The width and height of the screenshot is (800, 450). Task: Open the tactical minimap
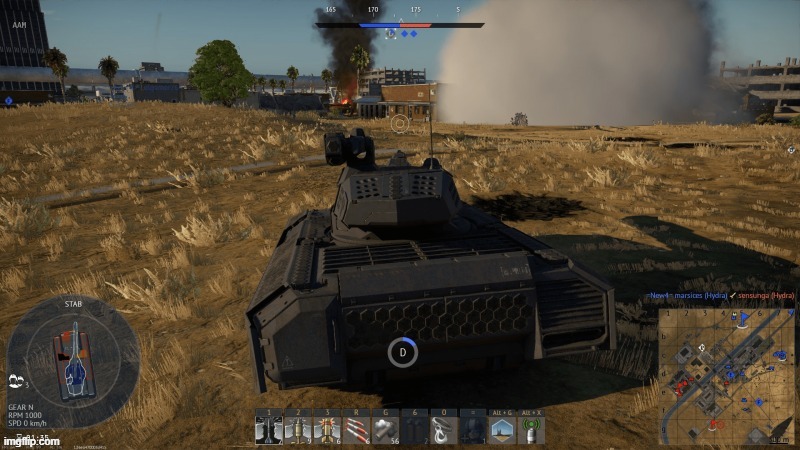pos(725,375)
